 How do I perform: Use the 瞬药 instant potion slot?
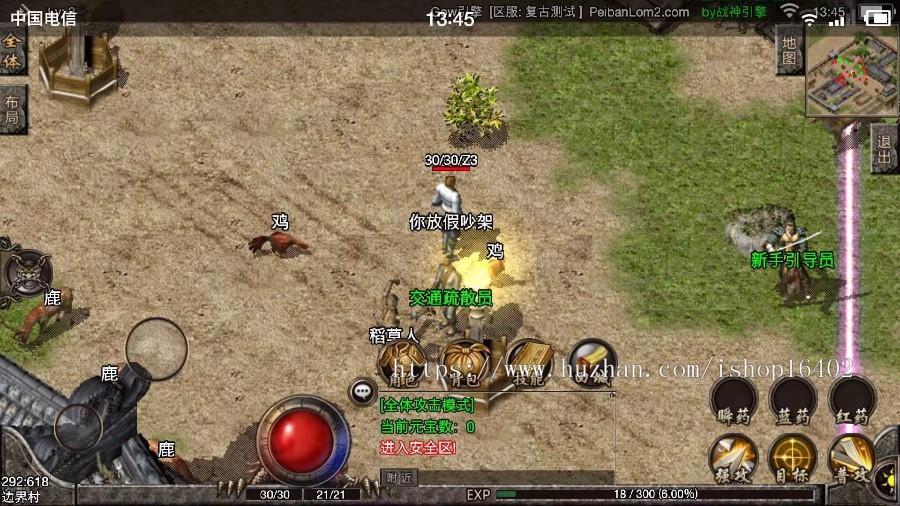click(733, 401)
